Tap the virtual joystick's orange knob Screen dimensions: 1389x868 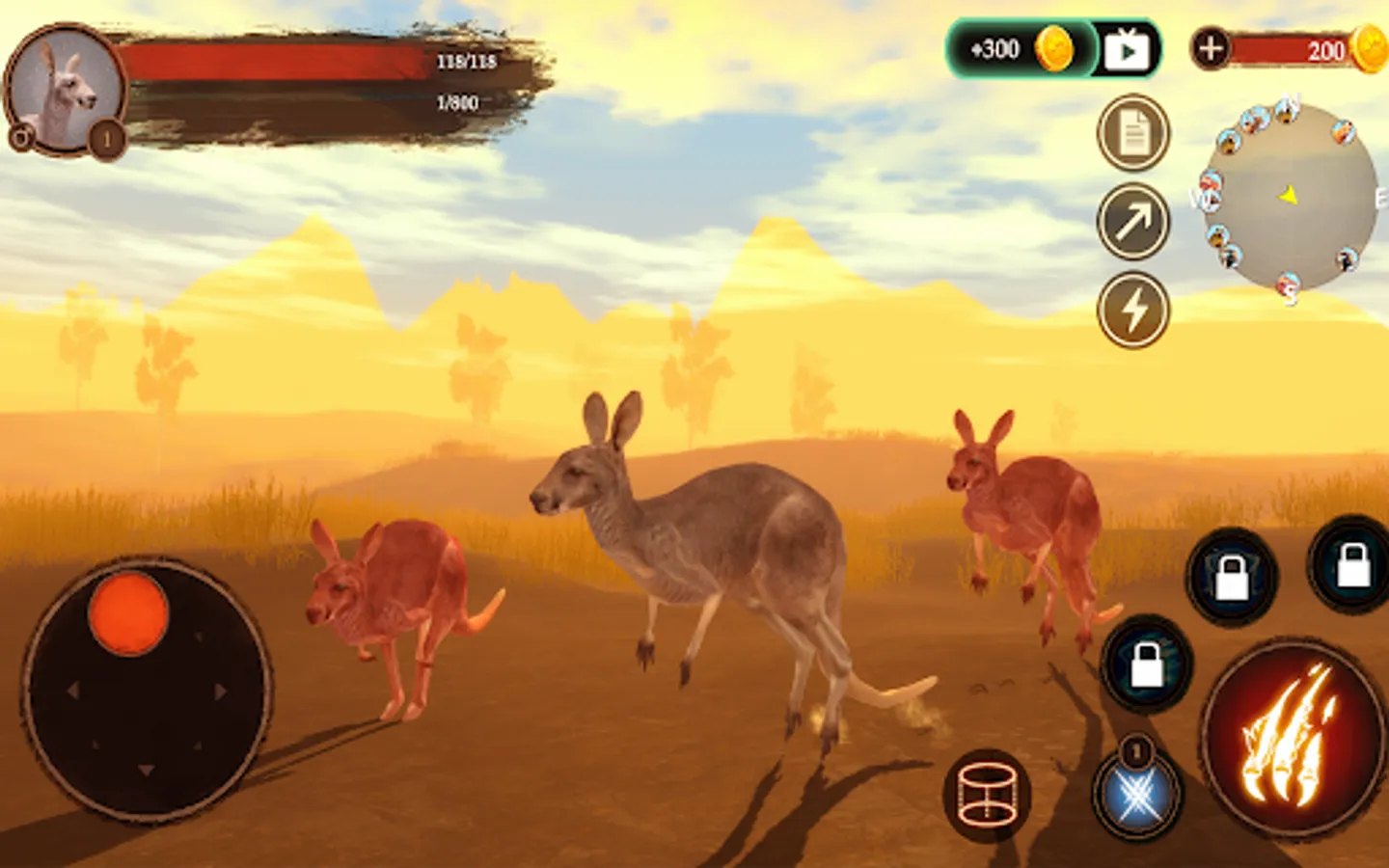click(x=128, y=613)
